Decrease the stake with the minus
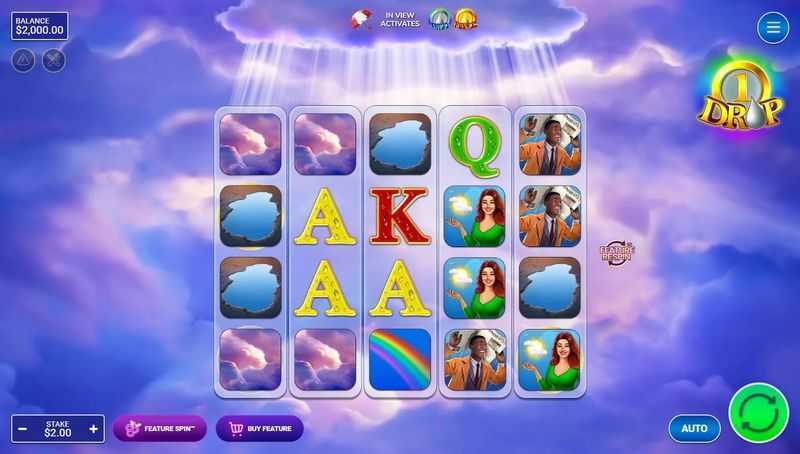Image resolution: width=800 pixels, height=454 pixels. click(22, 429)
